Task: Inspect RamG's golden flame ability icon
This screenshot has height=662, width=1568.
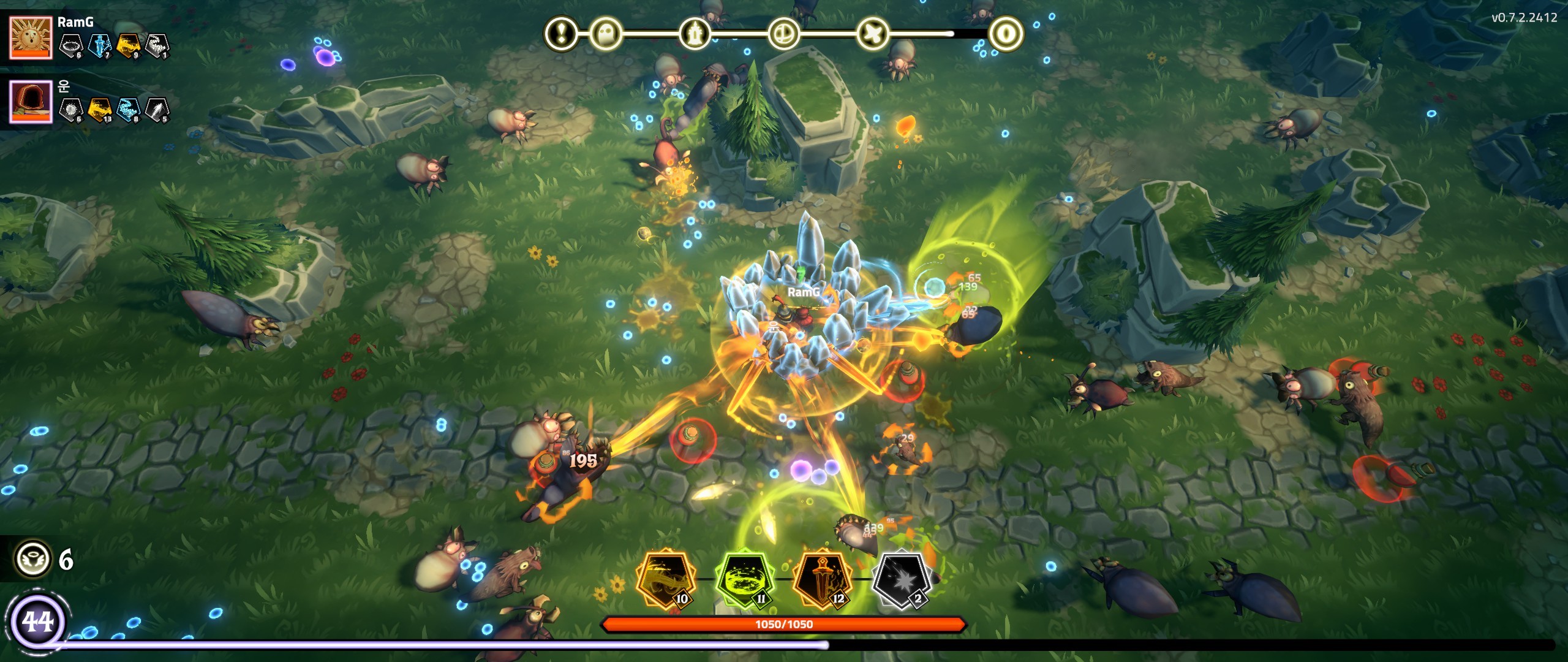Action: (x=128, y=45)
